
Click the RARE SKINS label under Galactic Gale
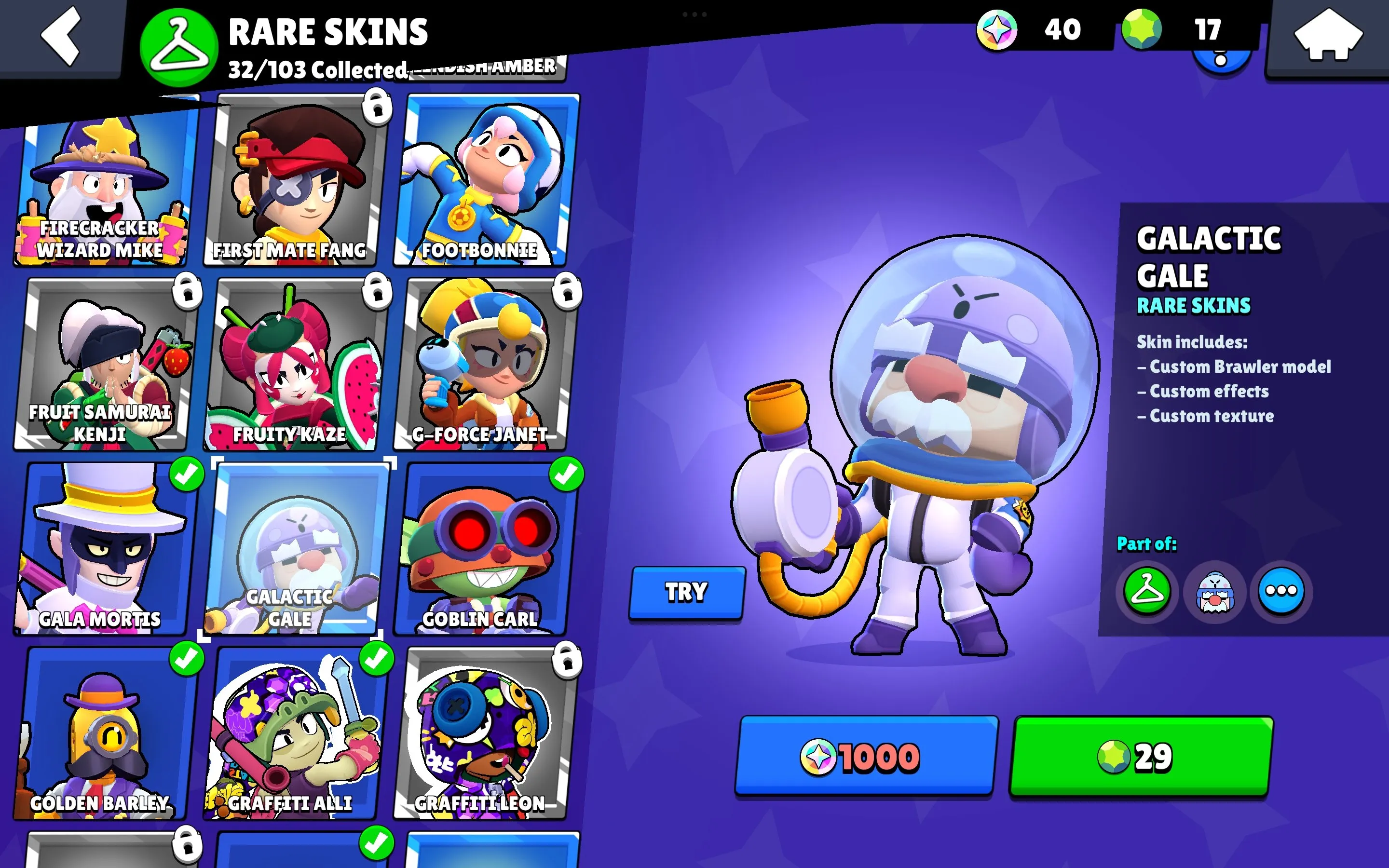1193,306
